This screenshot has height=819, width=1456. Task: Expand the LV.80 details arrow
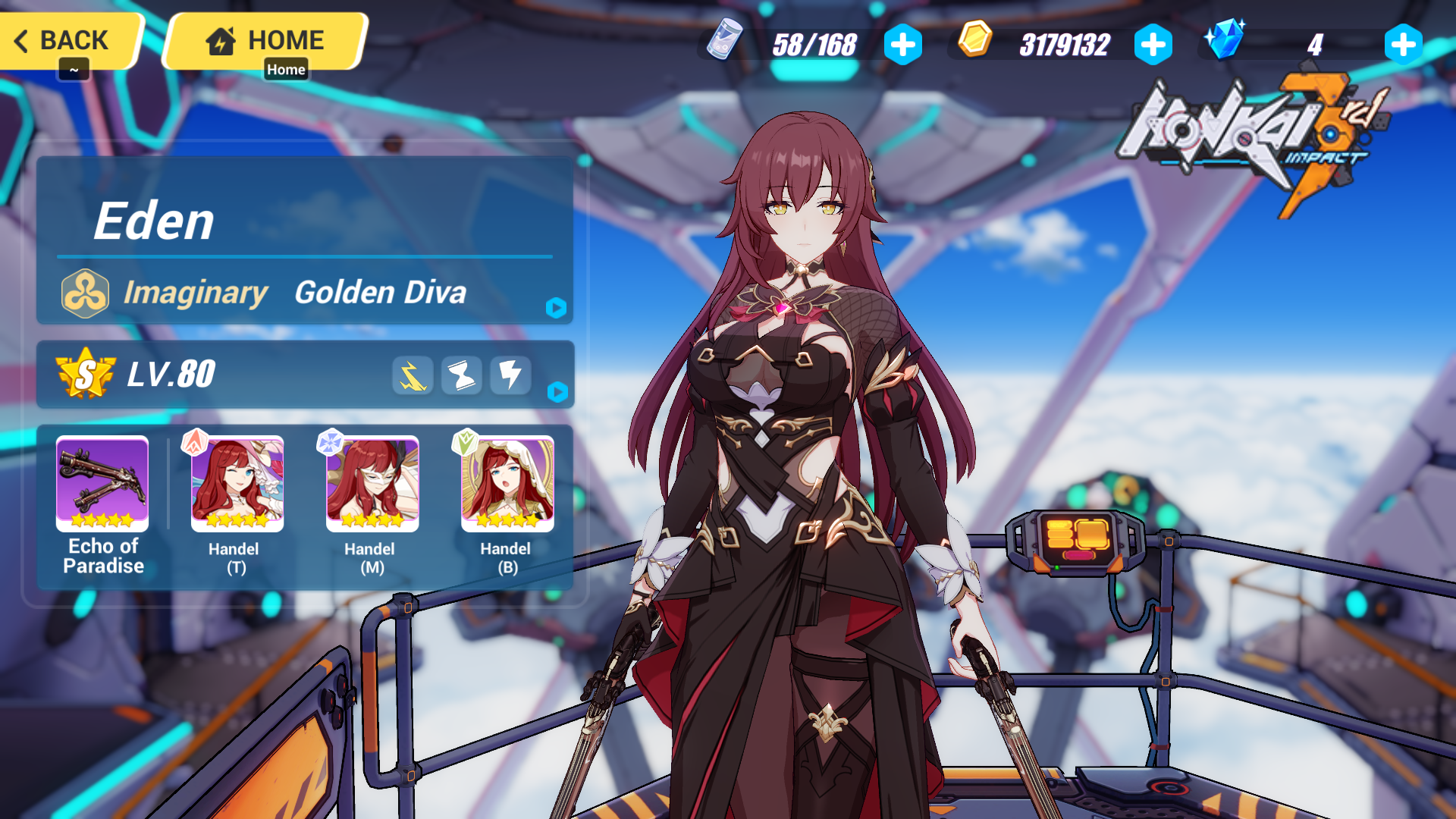[x=559, y=393]
